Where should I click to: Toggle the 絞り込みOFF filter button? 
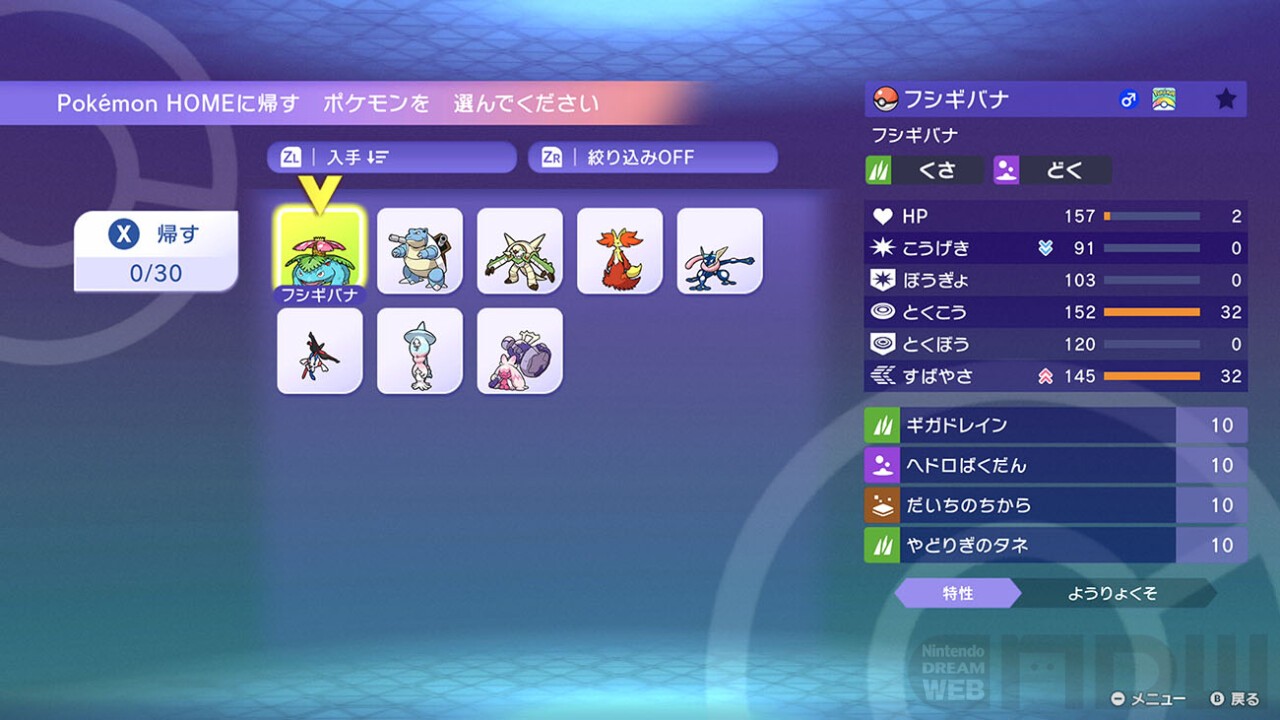652,157
